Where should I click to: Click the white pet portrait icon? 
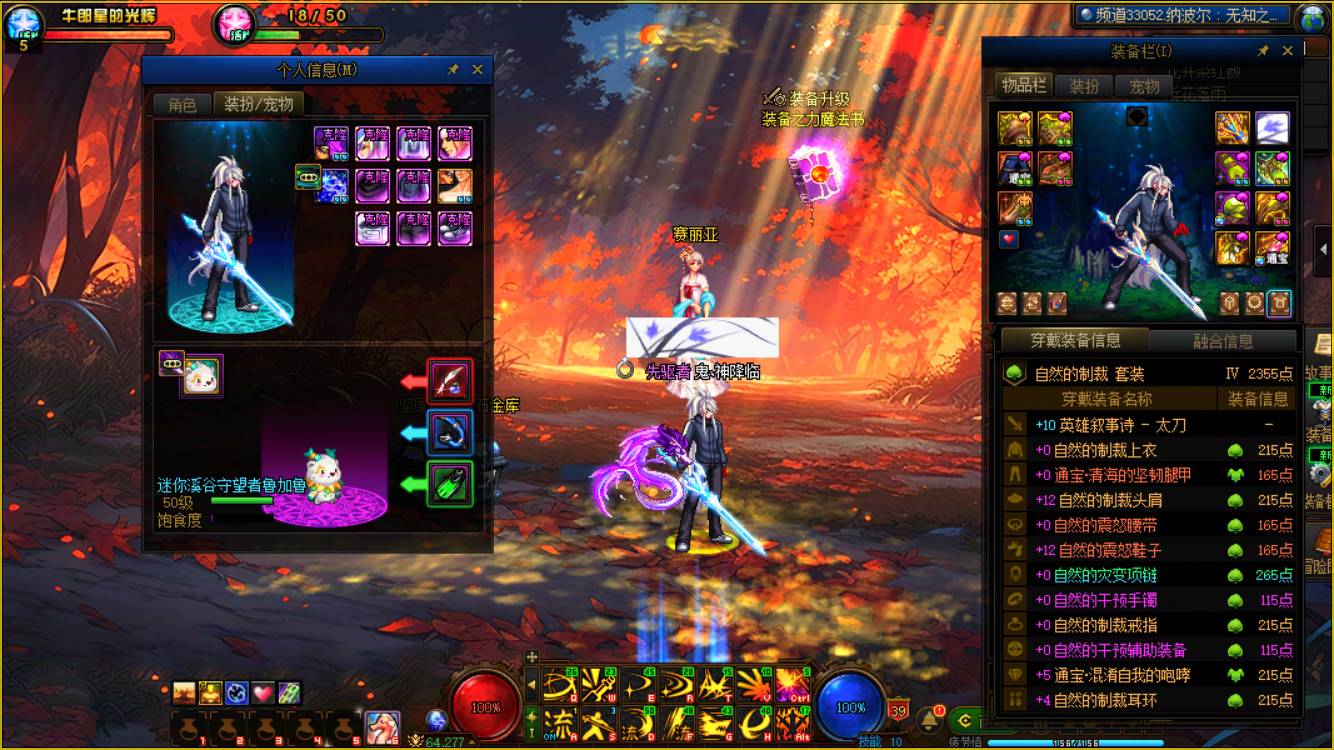tap(201, 375)
